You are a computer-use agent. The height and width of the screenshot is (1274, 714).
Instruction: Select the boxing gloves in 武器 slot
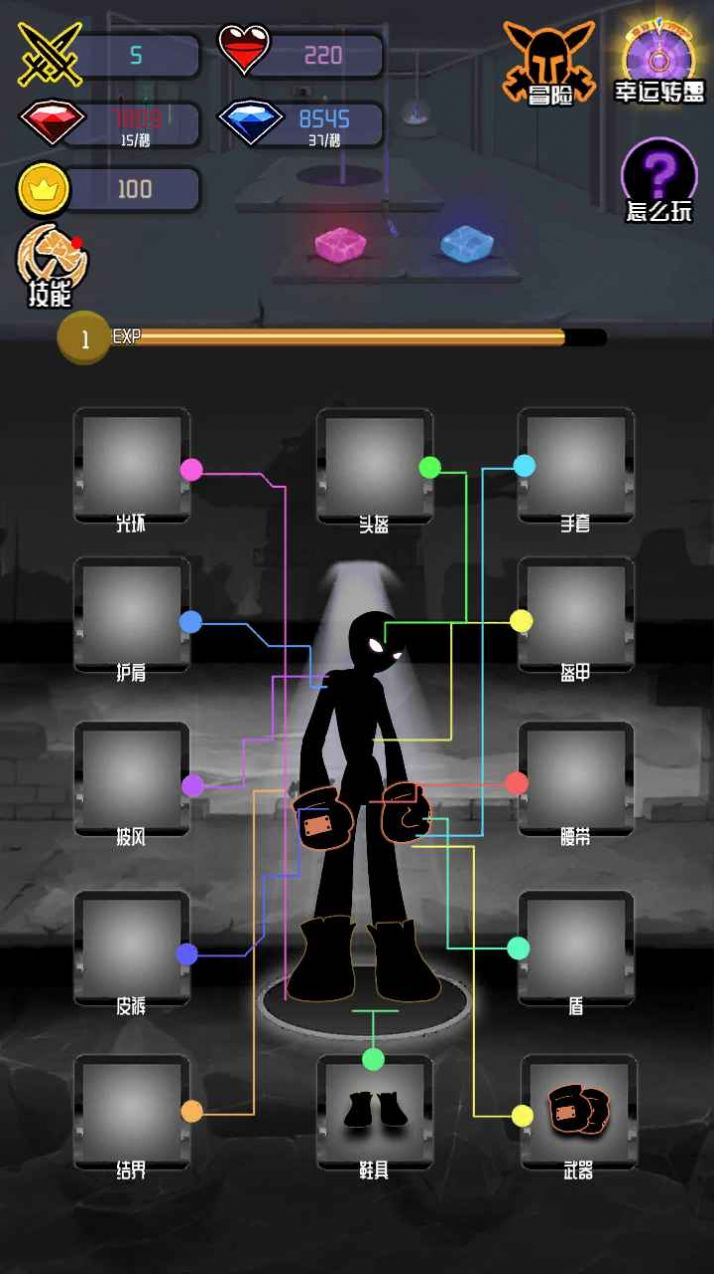(578, 1110)
